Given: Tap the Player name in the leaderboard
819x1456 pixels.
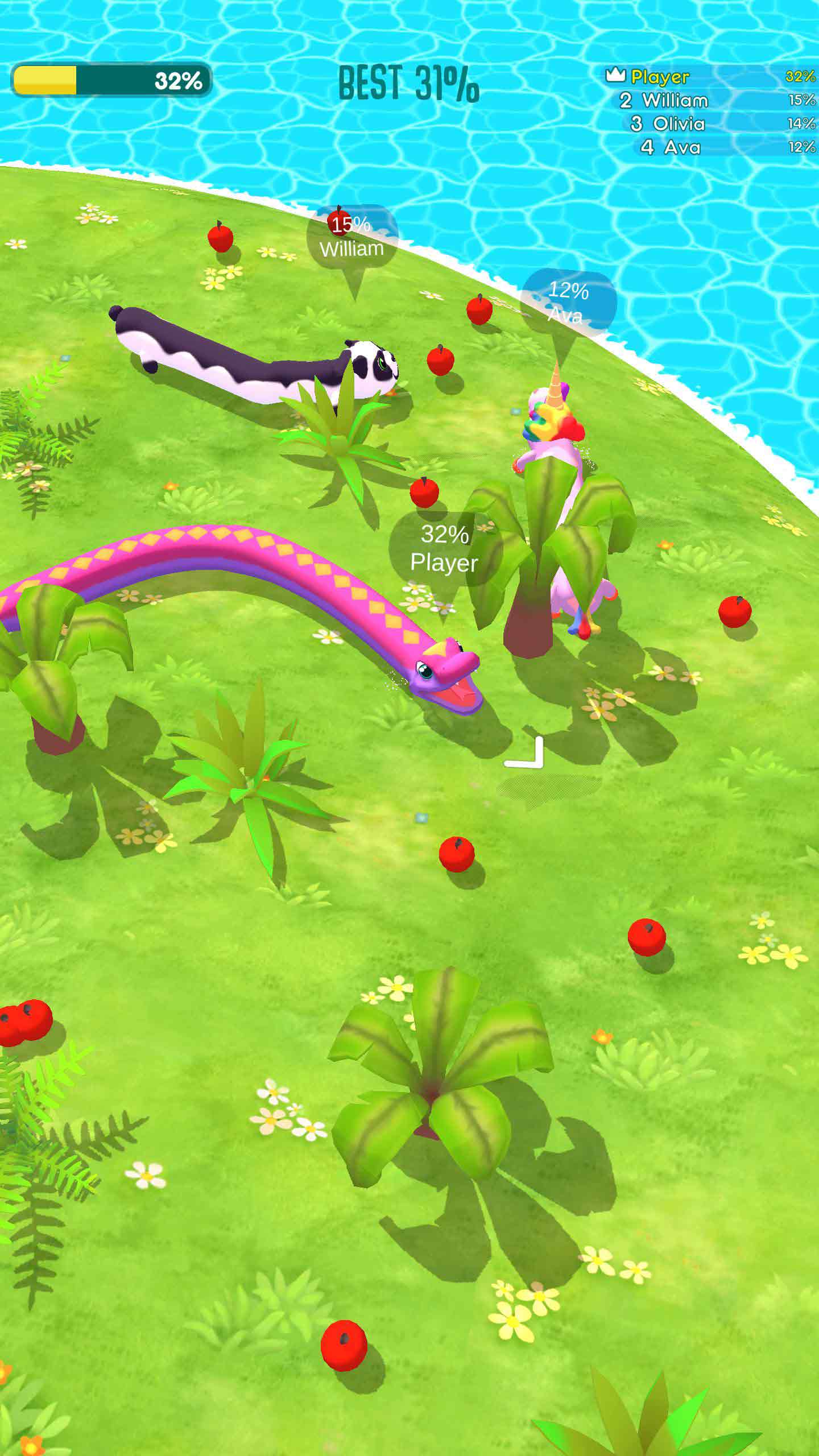Looking at the screenshot, I should pos(660,76).
